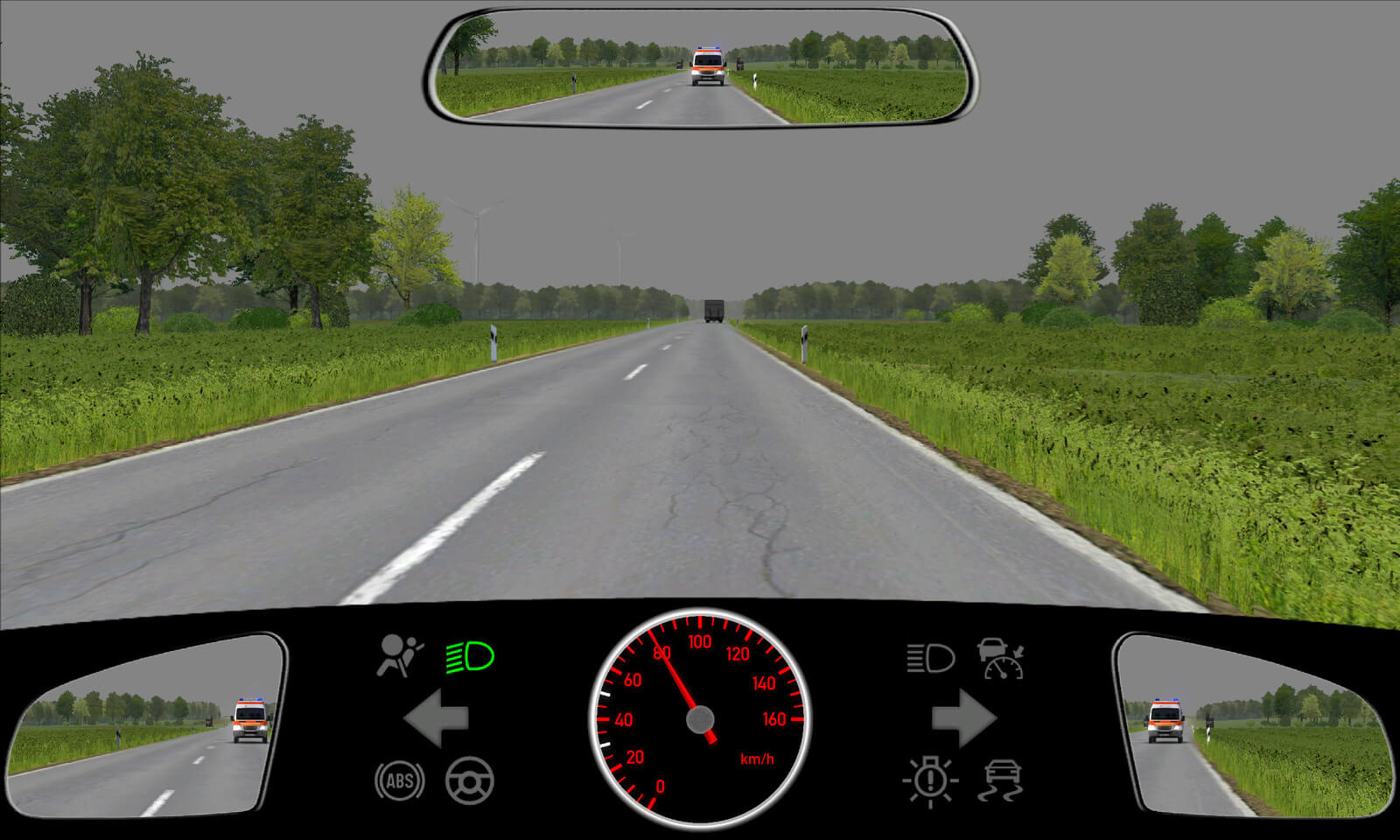Select the ABS indicator light
The width and height of the screenshot is (1400, 840).
[400, 780]
